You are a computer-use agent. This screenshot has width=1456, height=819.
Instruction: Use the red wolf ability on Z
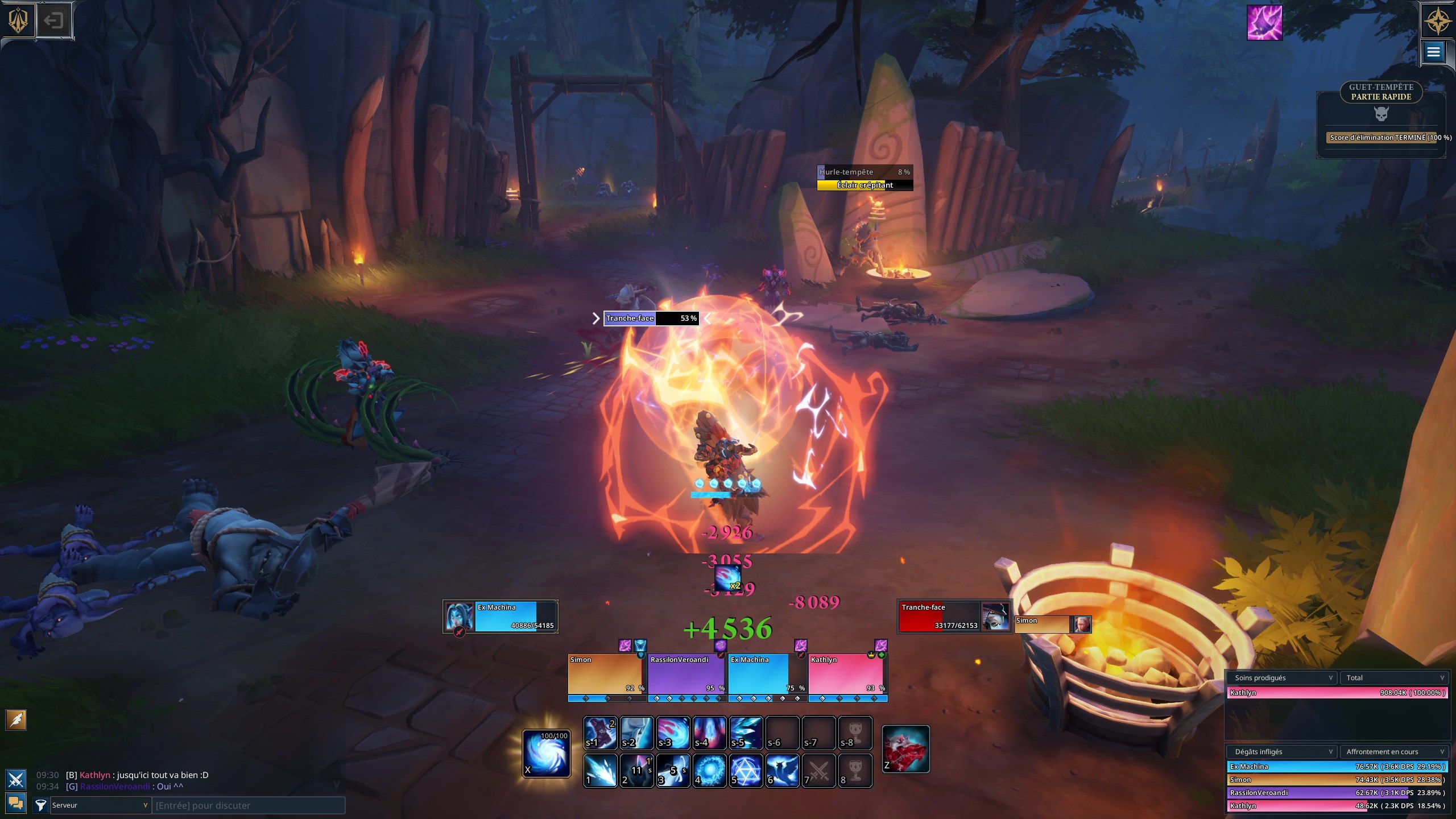(906, 749)
